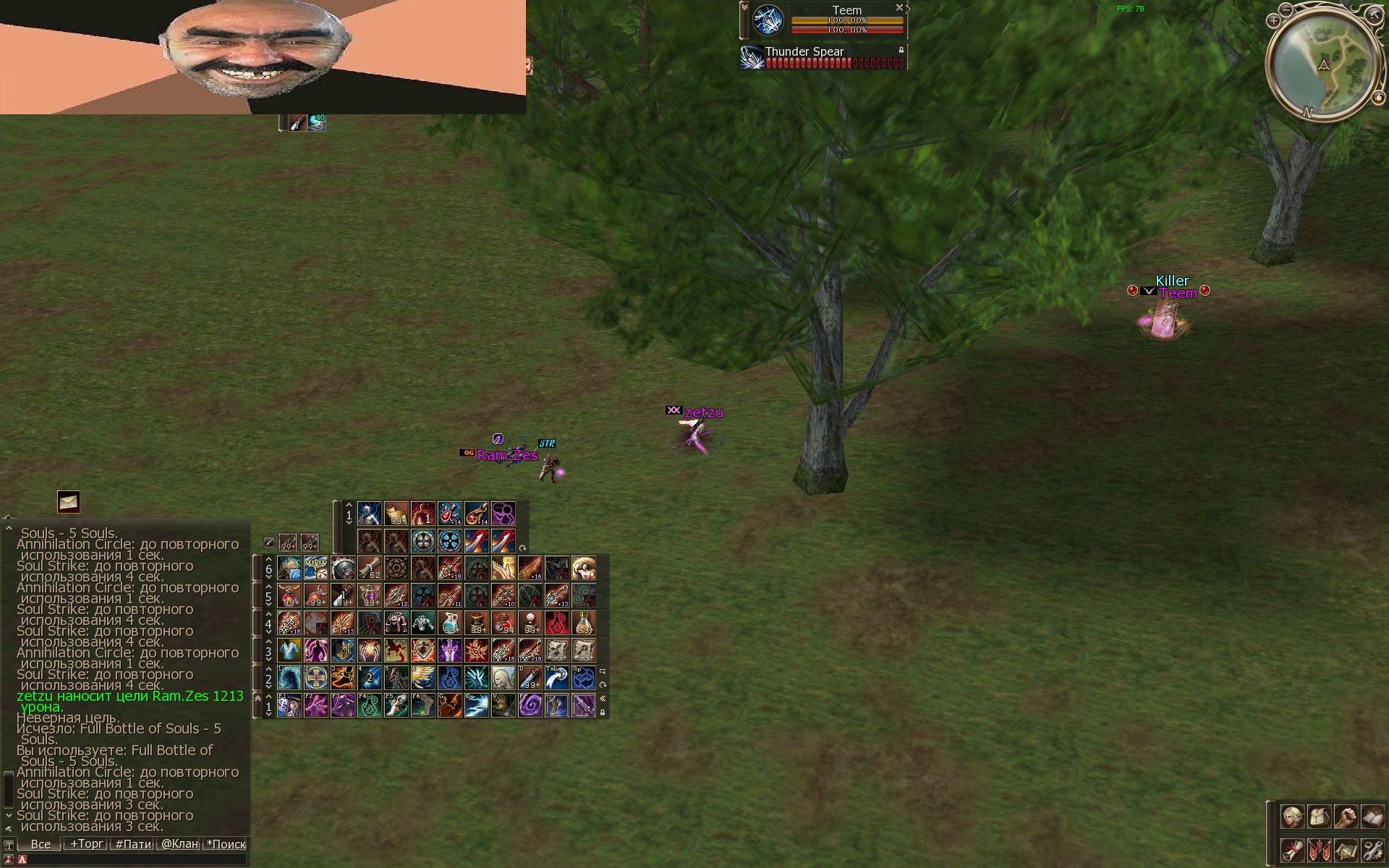This screenshot has height=868, width=1389.
Task: Open the quest scroll icon
Action: point(1292,849)
